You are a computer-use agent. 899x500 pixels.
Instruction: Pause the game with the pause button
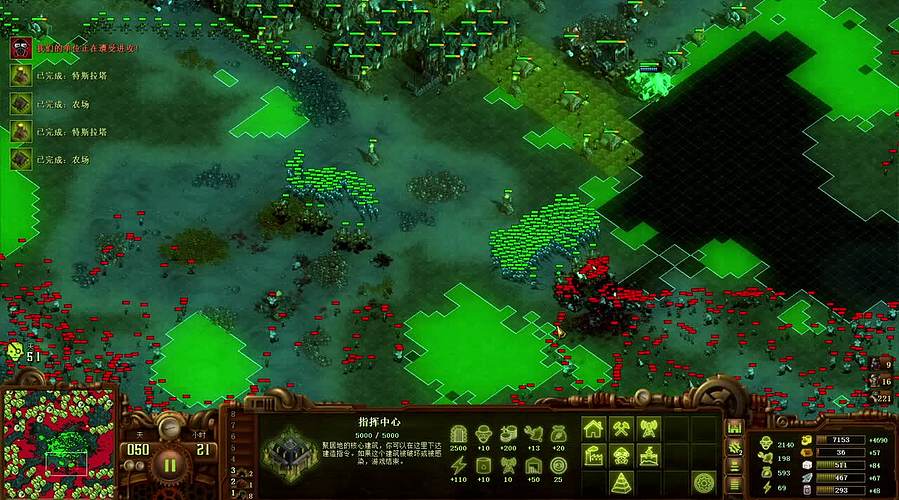(170, 464)
